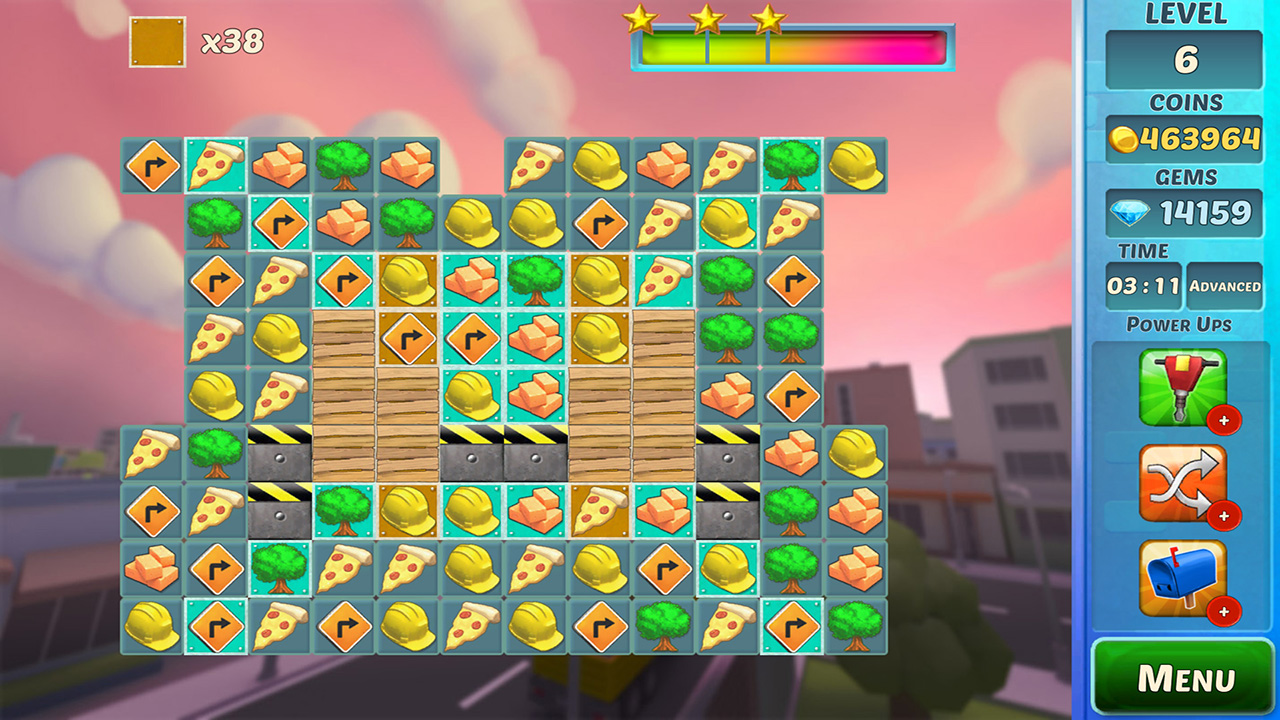The height and width of the screenshot is (720, 1280).
Task: Click the Advanced label next to the timer
Action: (1227, 286)
